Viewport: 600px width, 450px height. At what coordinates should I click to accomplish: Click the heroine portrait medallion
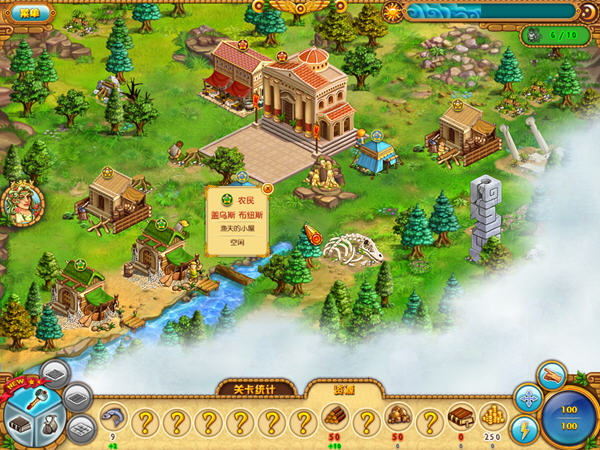click(x=21, y=204)
